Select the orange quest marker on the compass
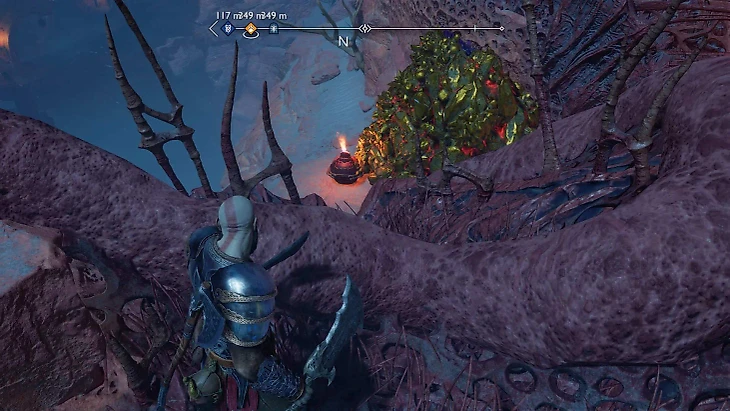730x411 pixels. [250, 30]
